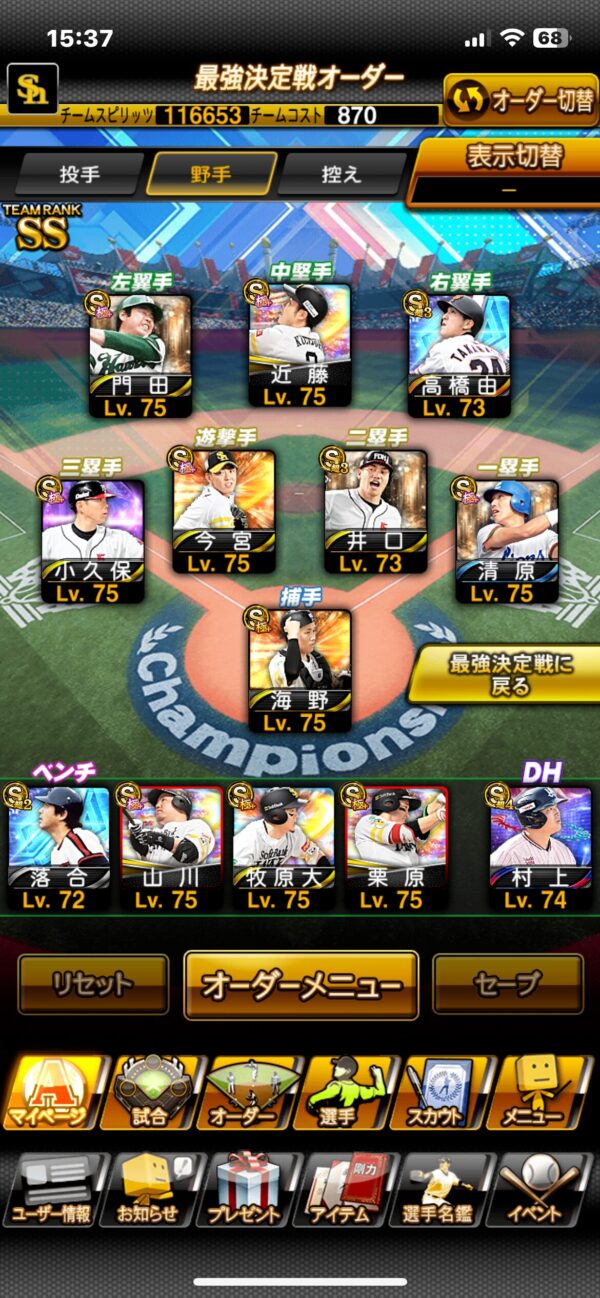Open the 控え tab
Image resolution: width=600 pixels, height=1298 pixels.
tap(340, 174)
